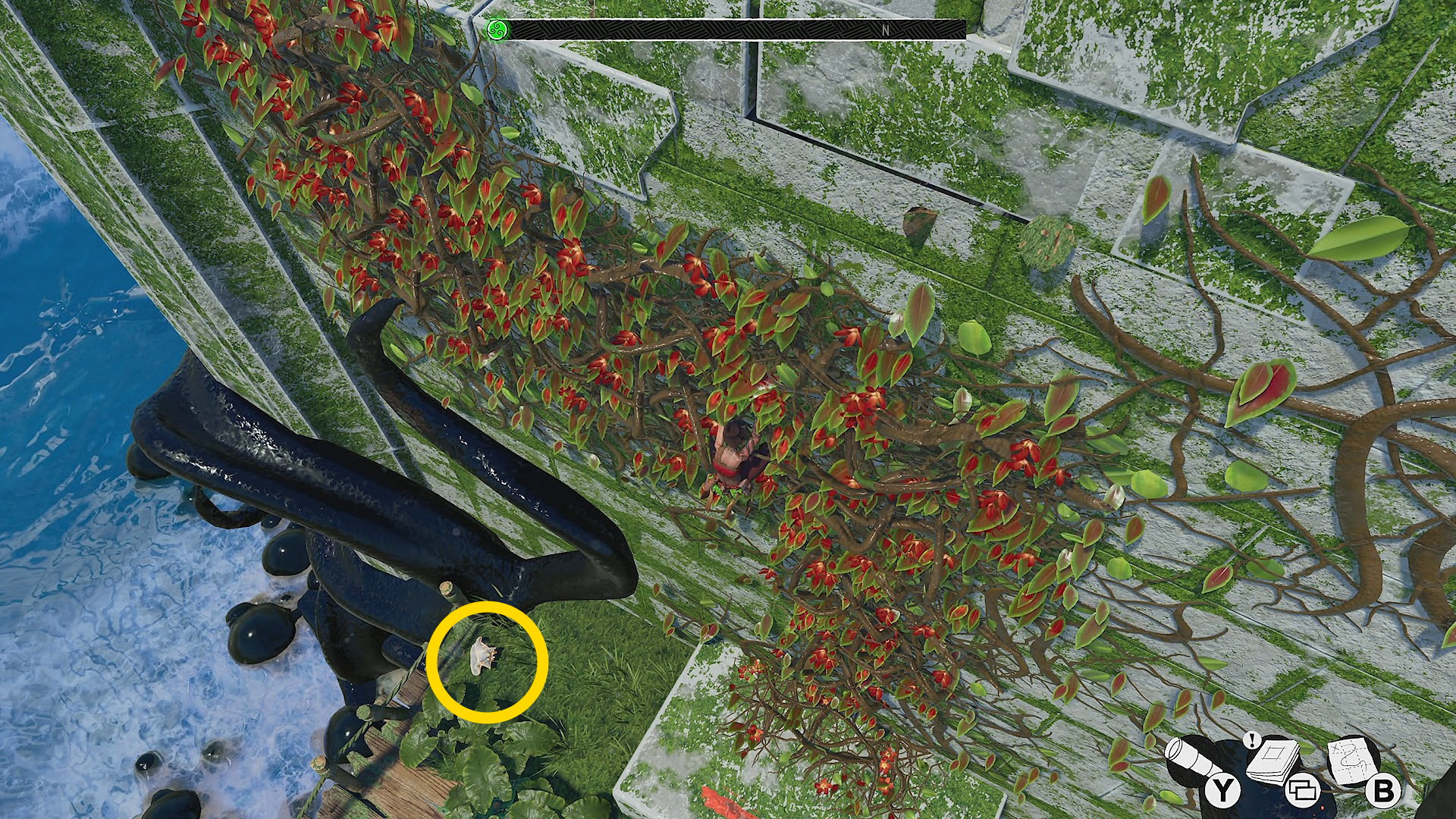Open the journal notebook icon
This screenshot has width=1456, height=819.
[1272, 760]
